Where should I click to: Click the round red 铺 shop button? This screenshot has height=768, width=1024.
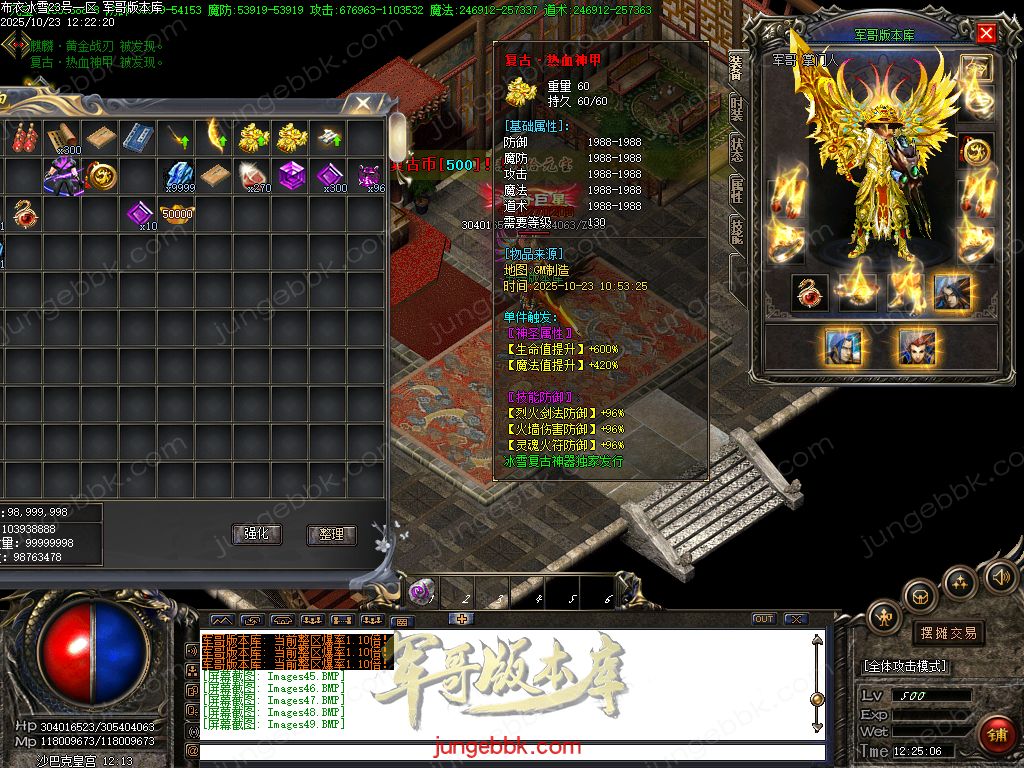coord(996,735)
